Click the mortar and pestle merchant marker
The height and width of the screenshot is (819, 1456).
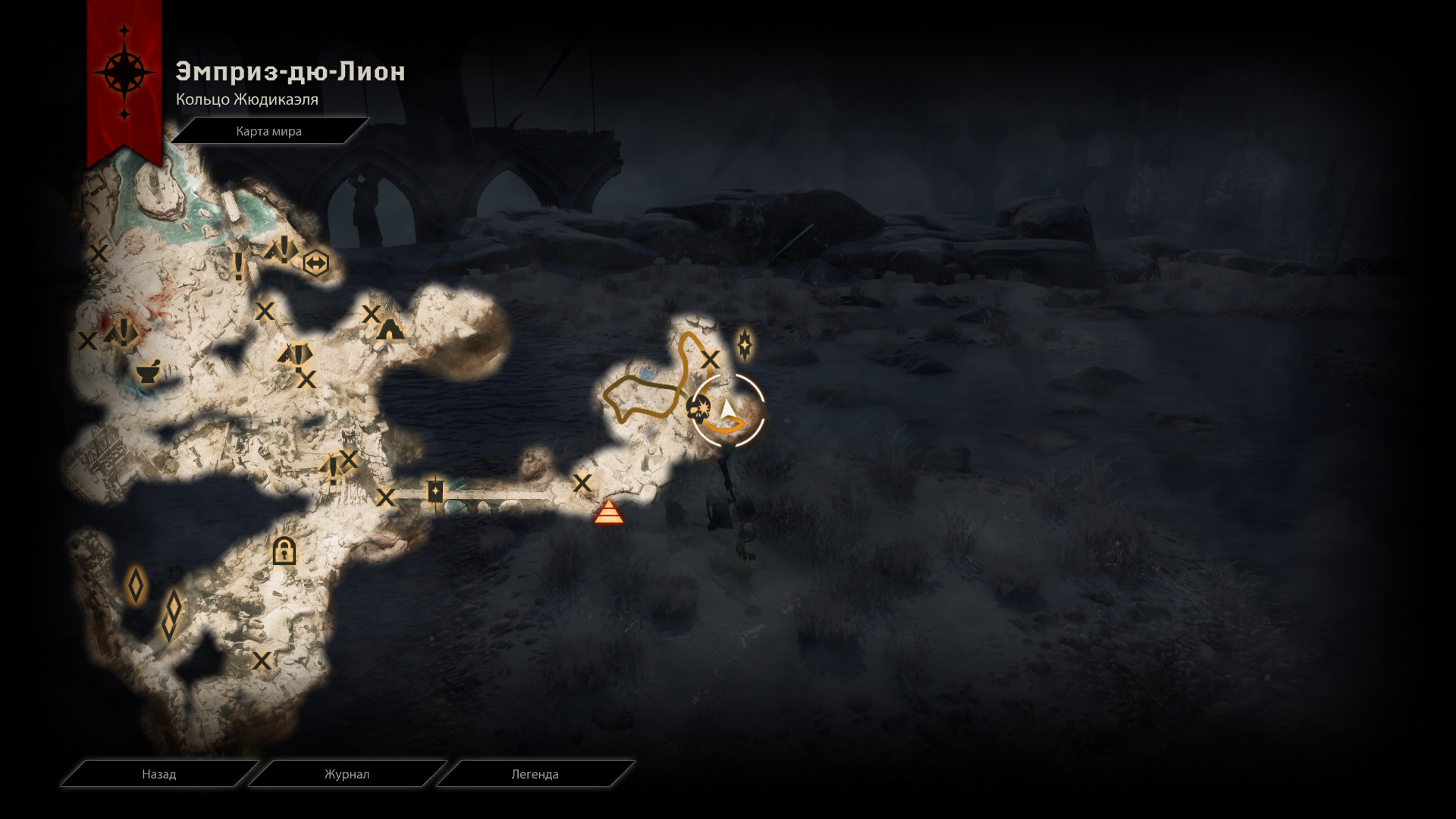(147, 372)
